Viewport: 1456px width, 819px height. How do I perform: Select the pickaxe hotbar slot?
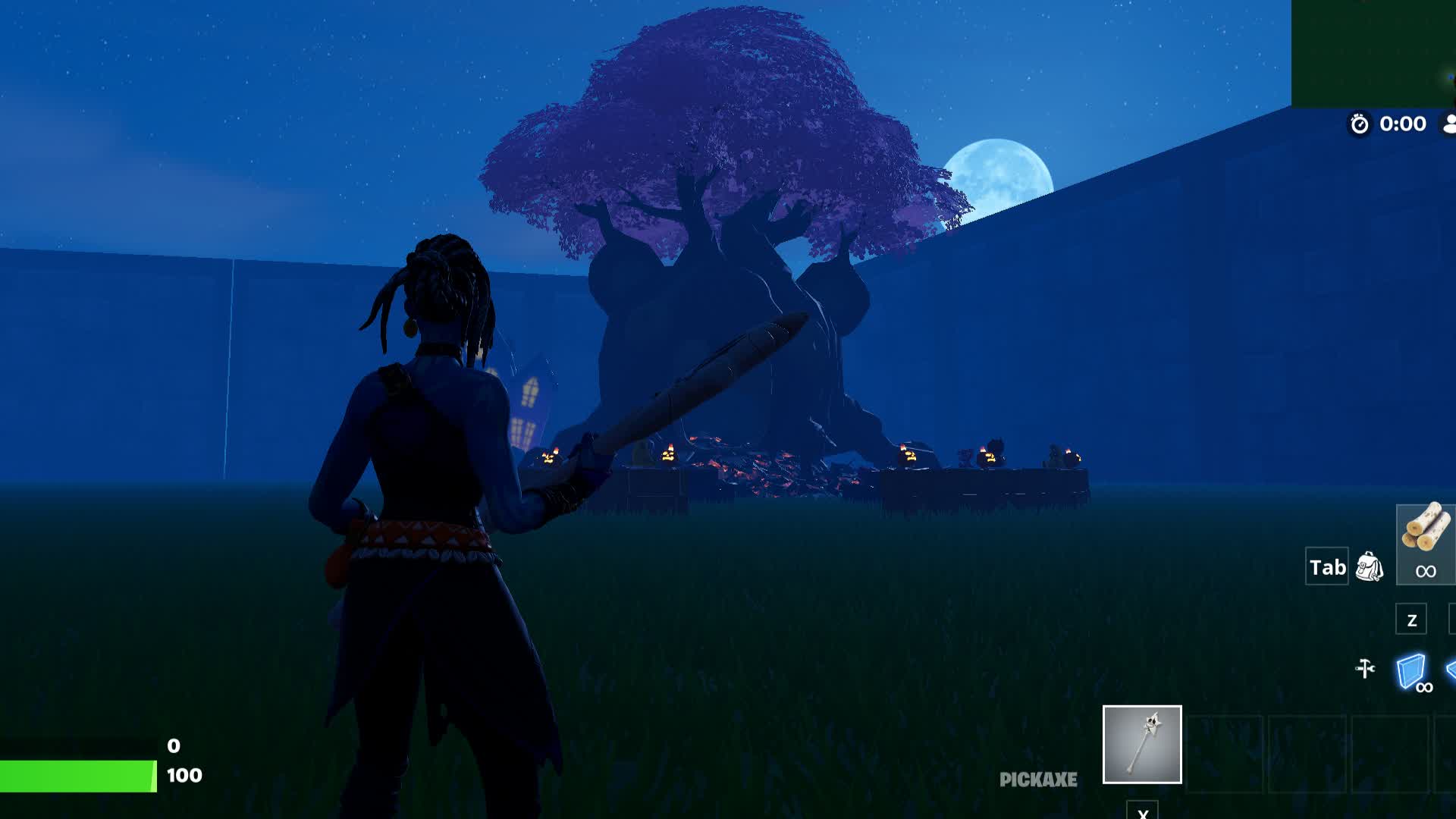pos(1141,744)
